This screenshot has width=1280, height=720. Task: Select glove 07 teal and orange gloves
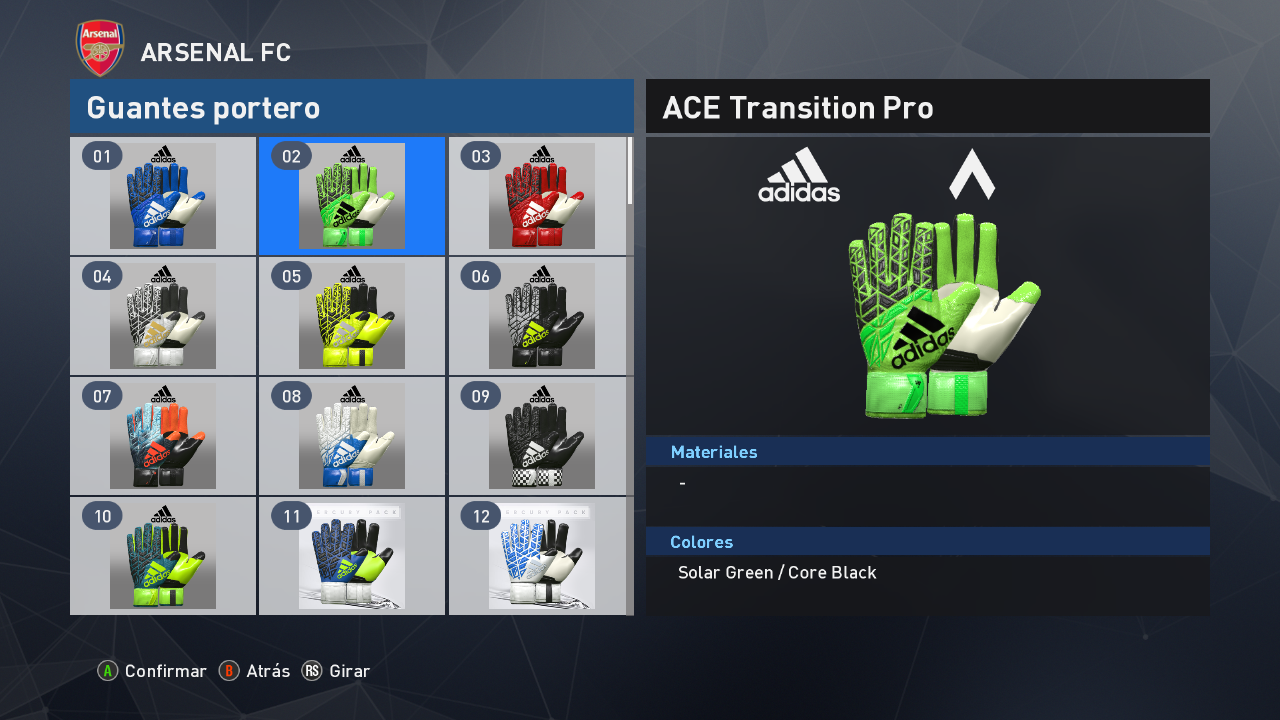(x=163, y=436)
